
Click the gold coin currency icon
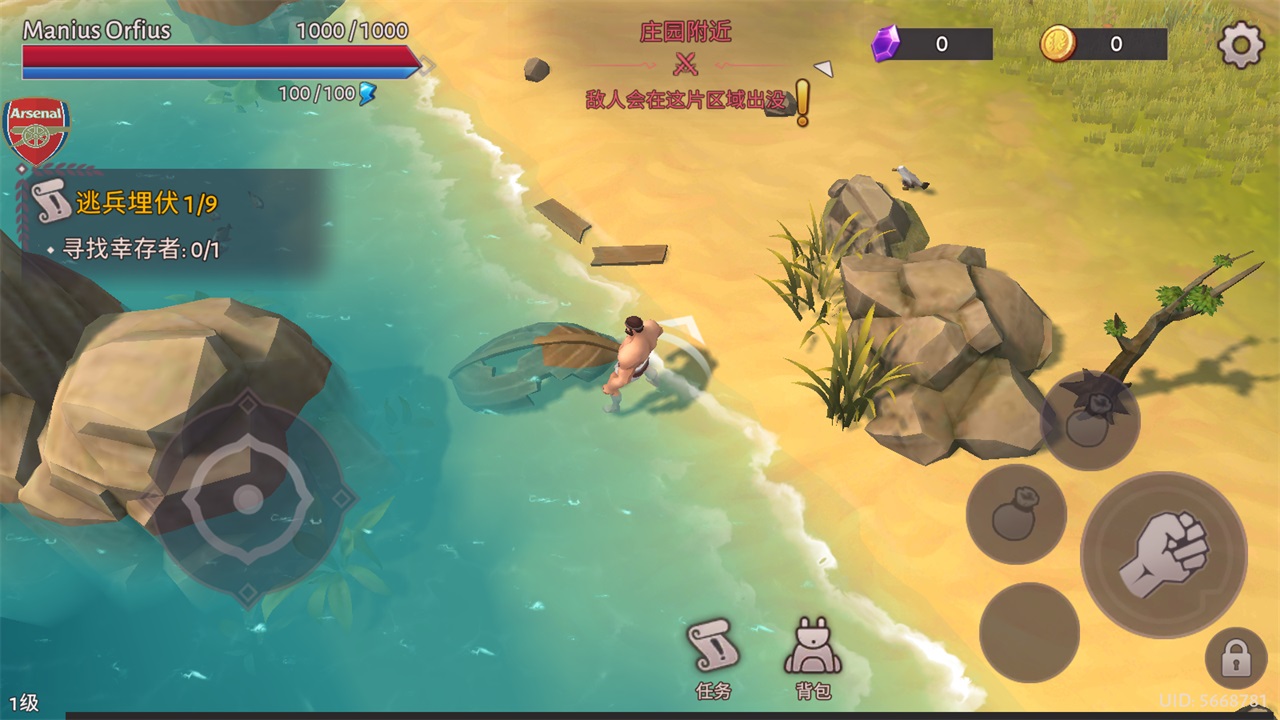coord(1058,44)
